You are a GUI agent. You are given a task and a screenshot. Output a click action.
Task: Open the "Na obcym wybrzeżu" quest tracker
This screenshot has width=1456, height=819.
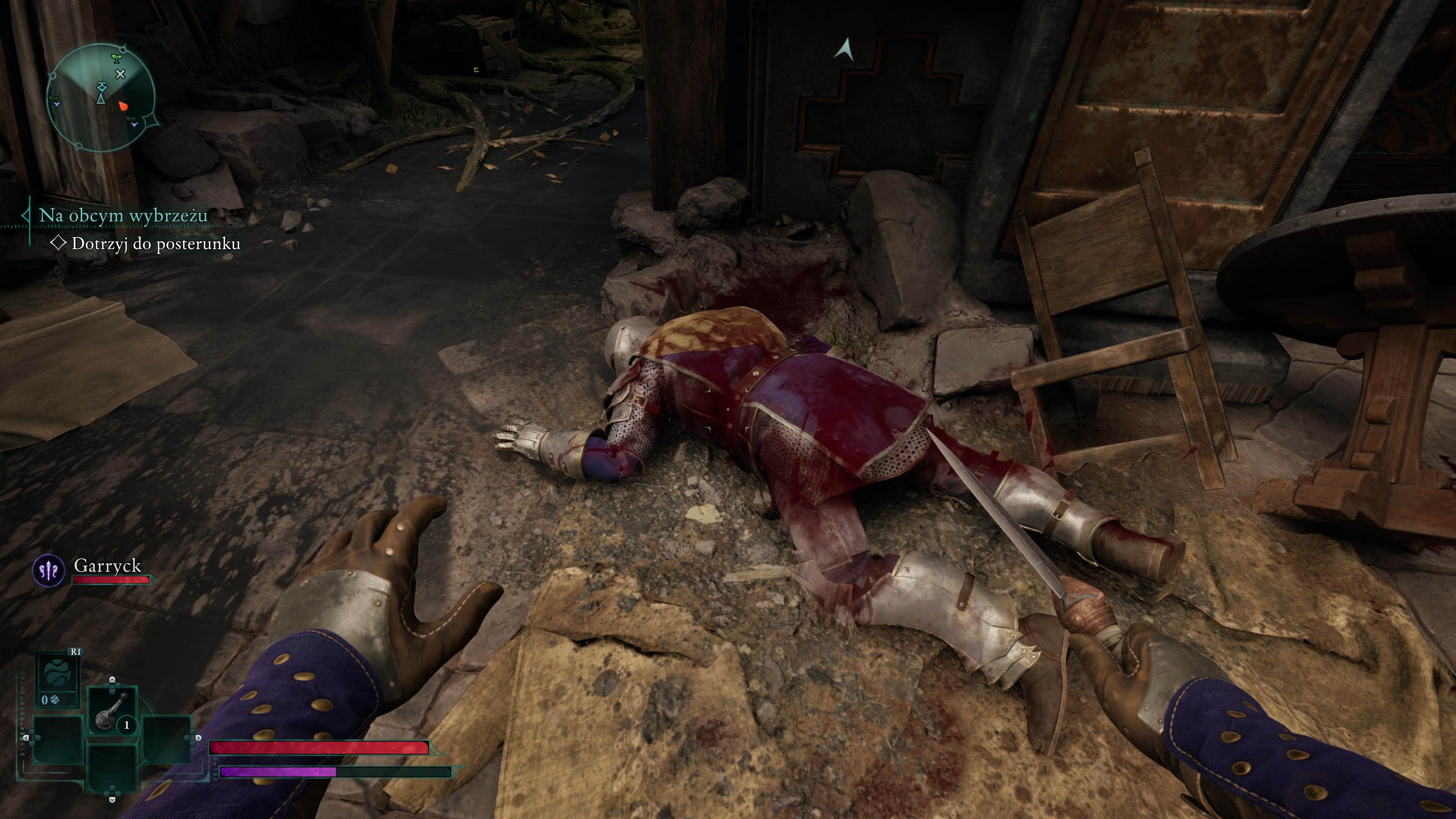(x=123, y=215)
